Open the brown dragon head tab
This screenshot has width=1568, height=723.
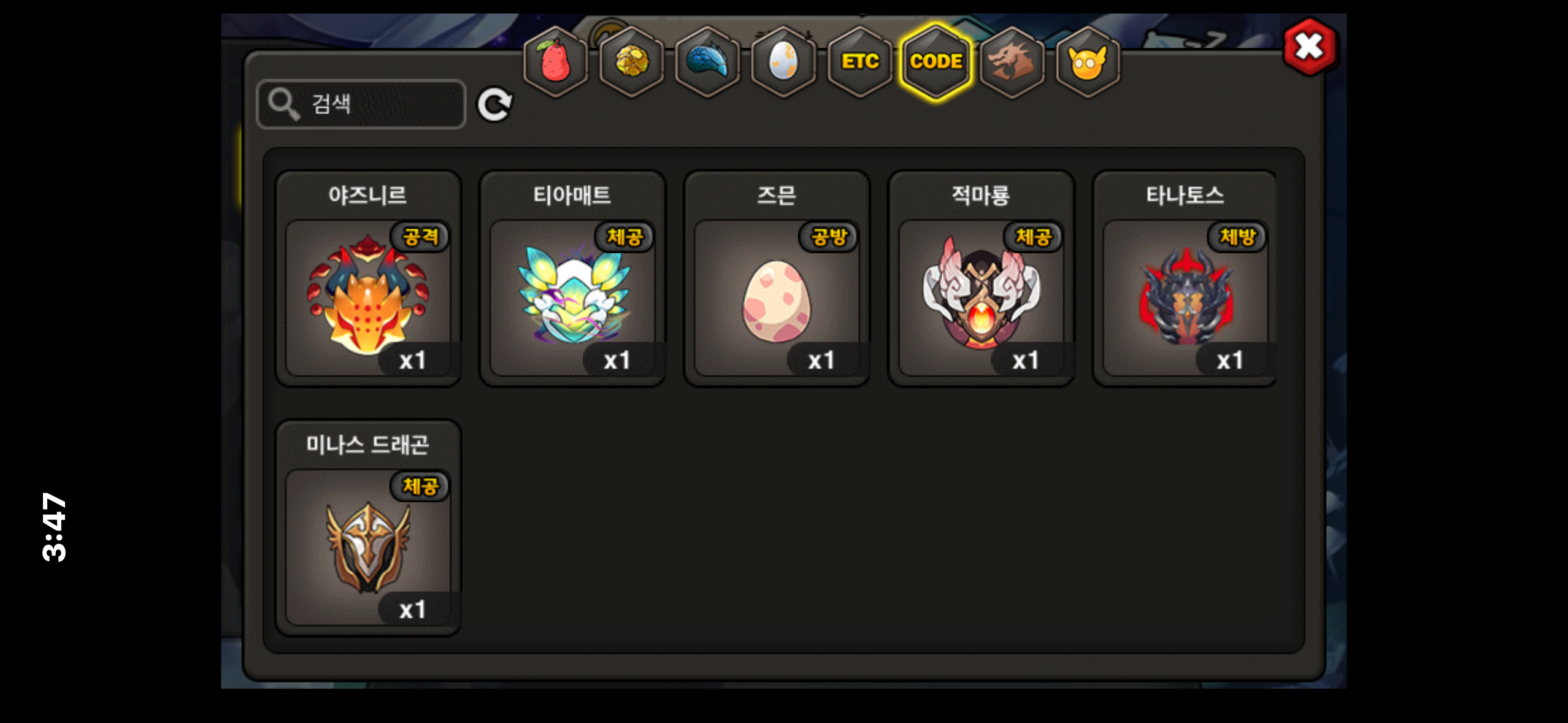1012,62
